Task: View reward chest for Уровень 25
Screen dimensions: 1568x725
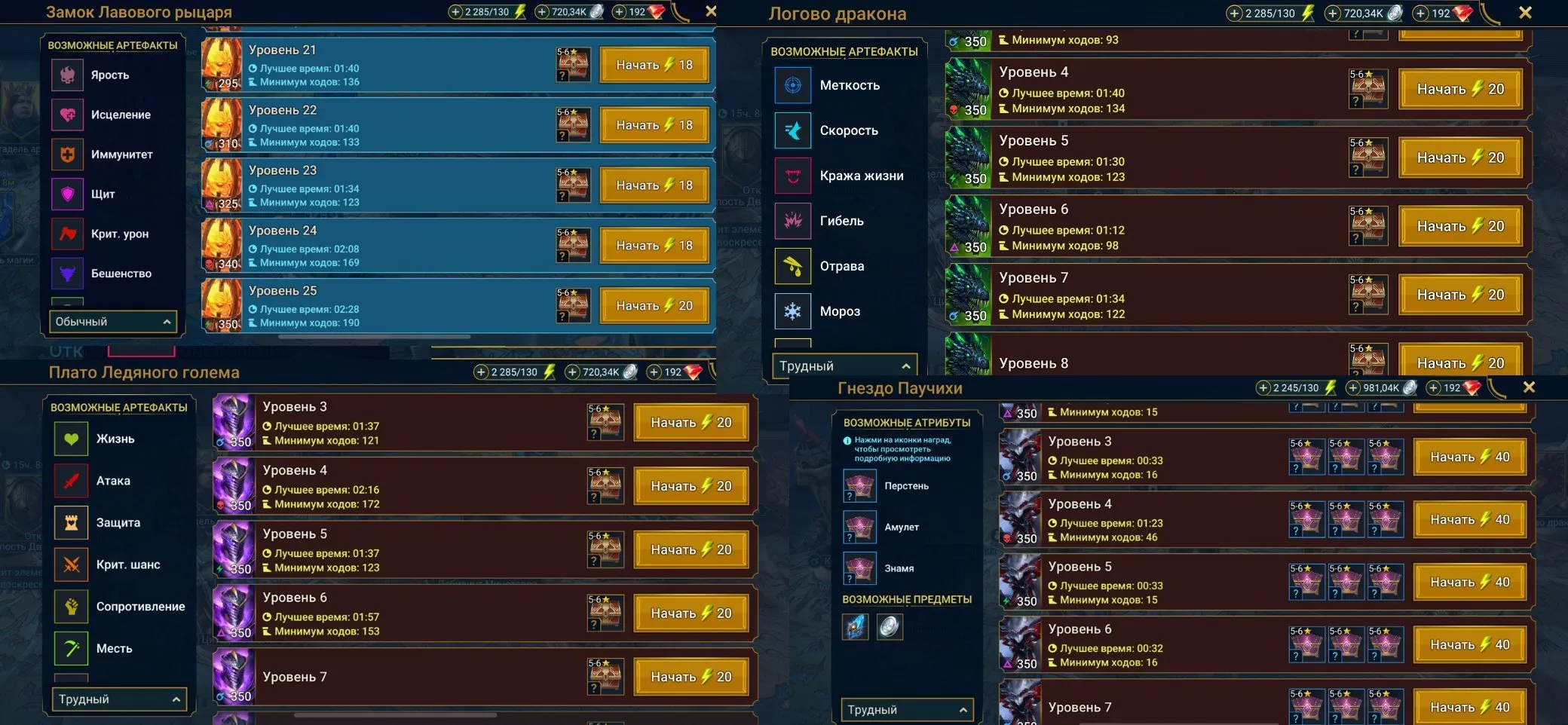Action: coord(574,304)
